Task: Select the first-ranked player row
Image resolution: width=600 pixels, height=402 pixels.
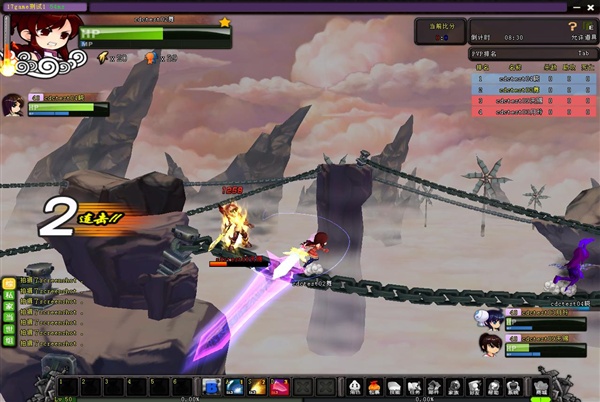Action: (x=528, y=77)
